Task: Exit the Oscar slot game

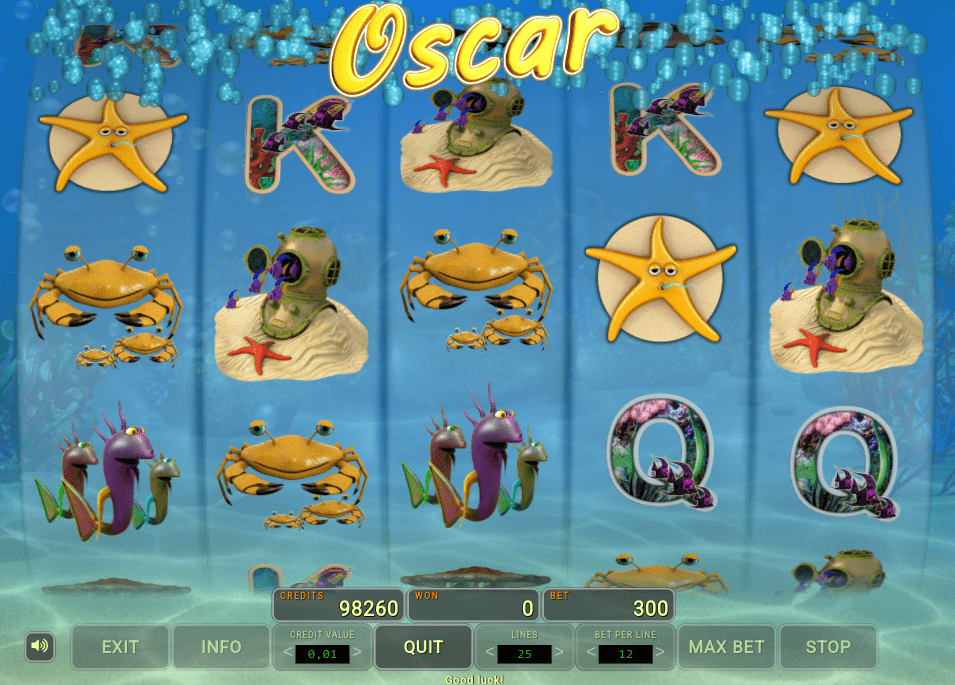Action: pyautogui.click(x=120, y=647)
